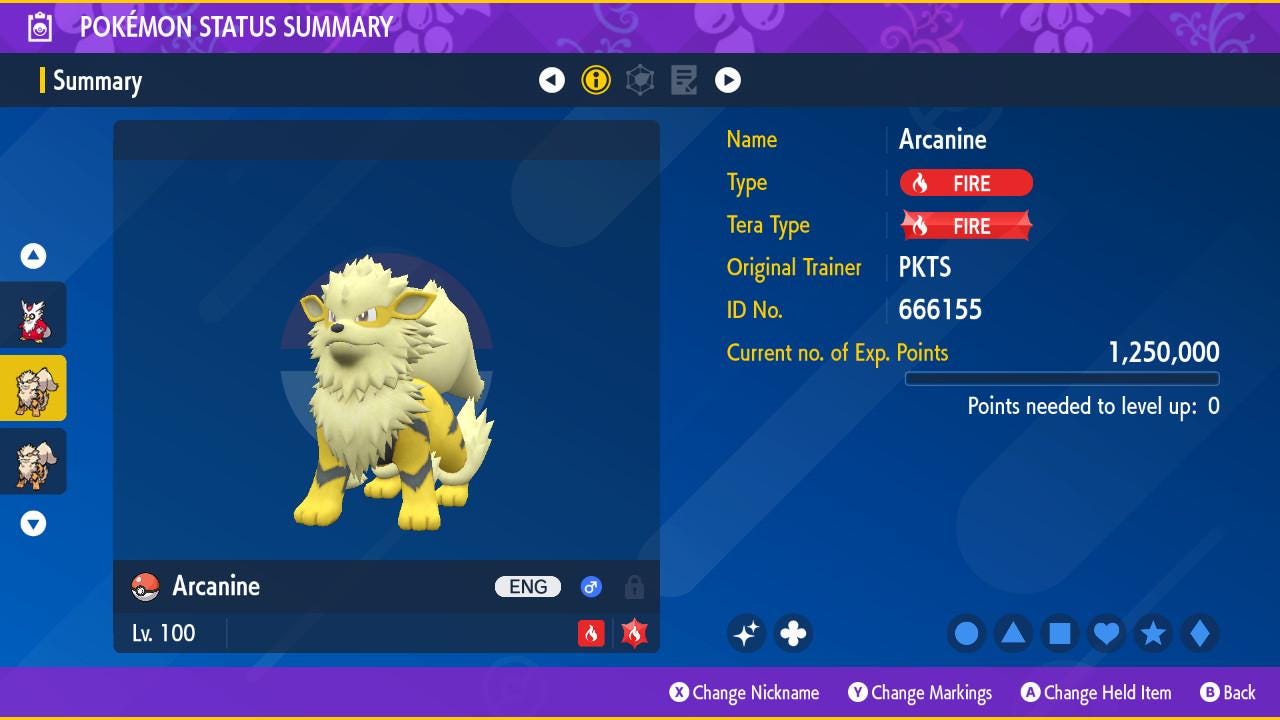Toggle the star marking

[x=1153, y=633]
